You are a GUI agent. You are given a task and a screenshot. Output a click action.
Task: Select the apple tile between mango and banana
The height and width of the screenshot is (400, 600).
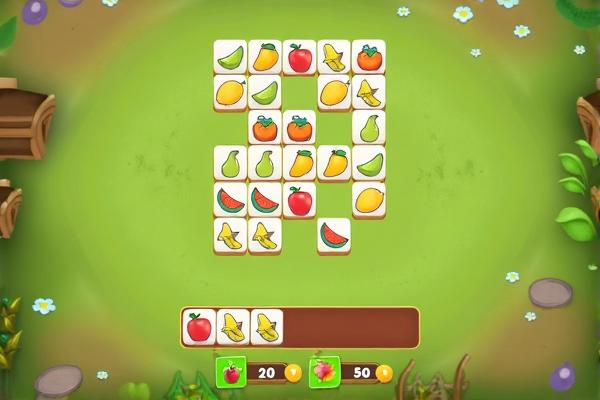pos(299,57)
